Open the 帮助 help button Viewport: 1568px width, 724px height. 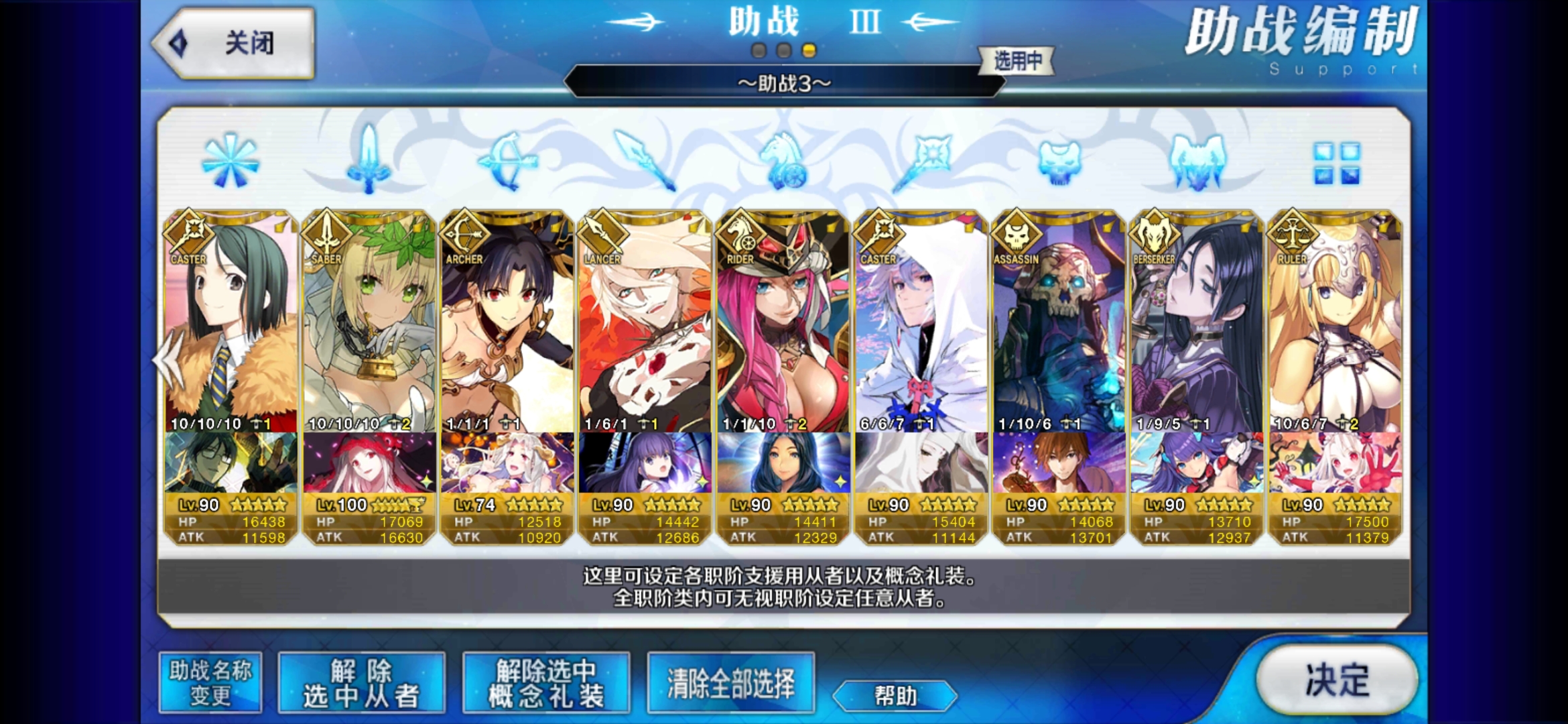pyautogui.click(x=895, y=696)
